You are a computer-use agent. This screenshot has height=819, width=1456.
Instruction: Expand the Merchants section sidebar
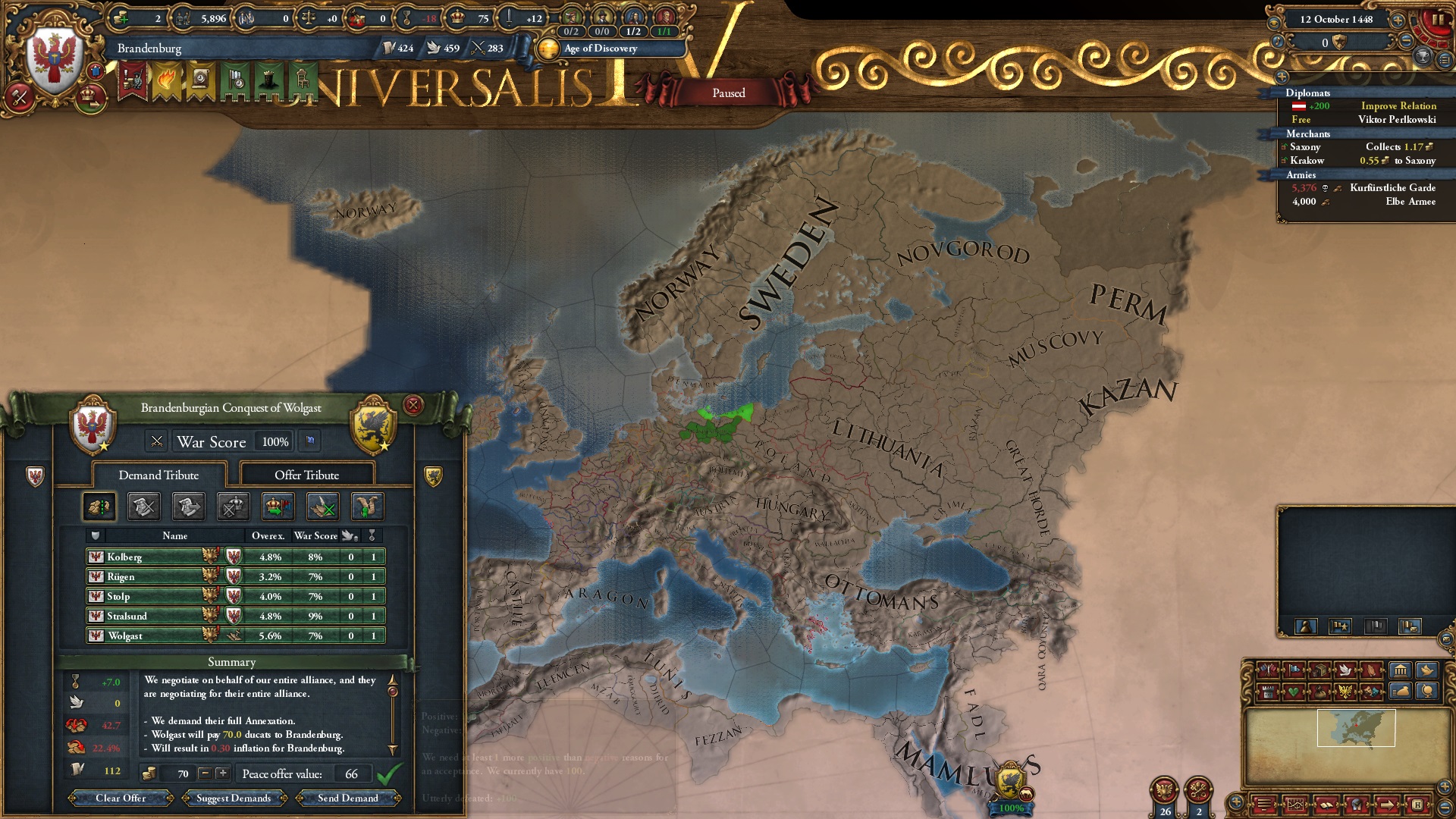1307,134
